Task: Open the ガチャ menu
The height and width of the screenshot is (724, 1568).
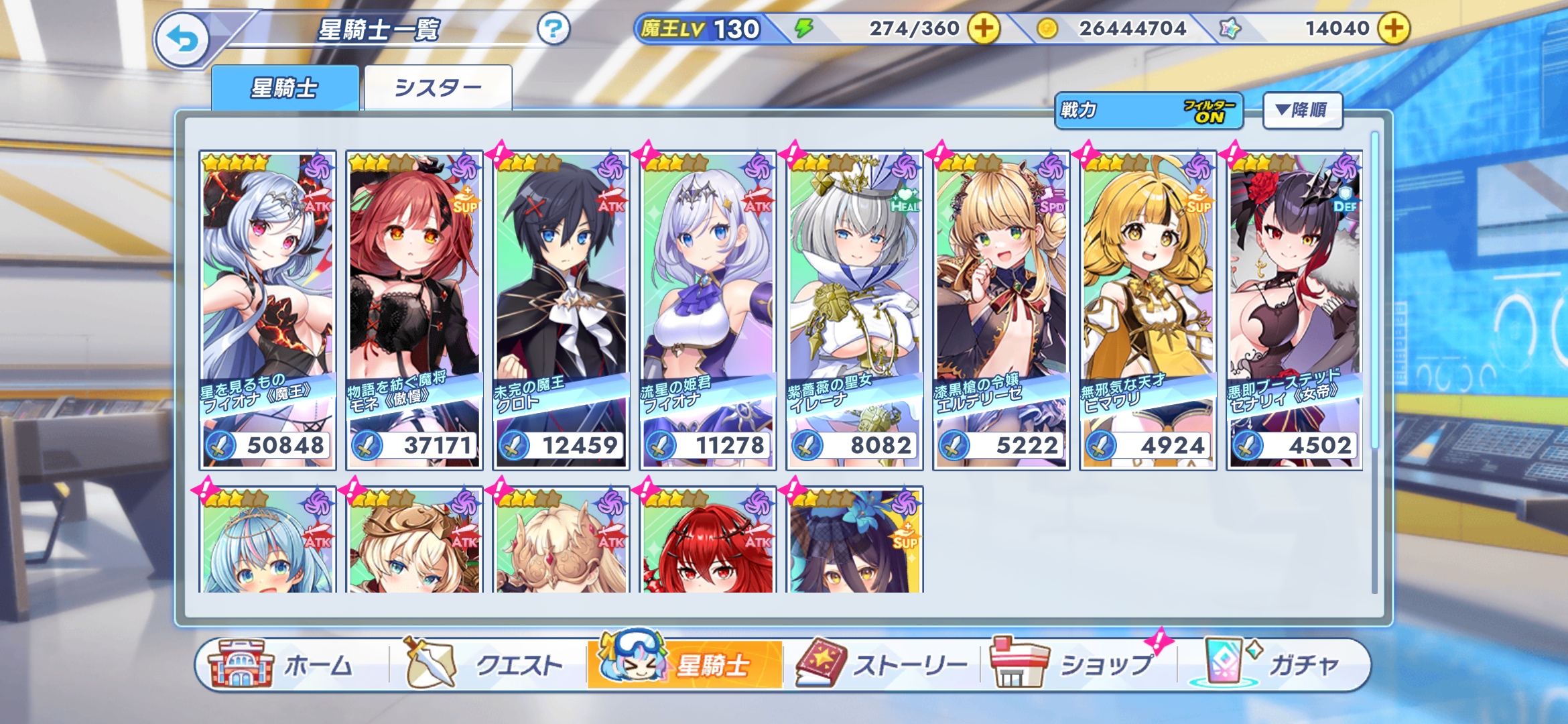Action: click(x=1273, y=665)
